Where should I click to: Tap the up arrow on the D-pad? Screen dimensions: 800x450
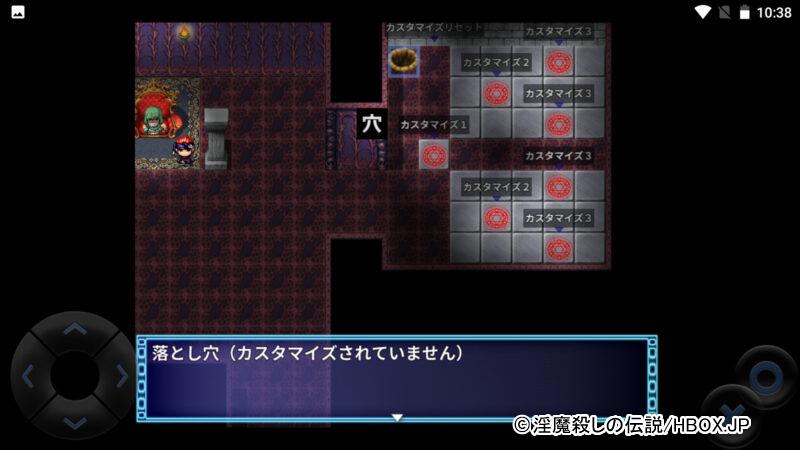coord(75,330)
